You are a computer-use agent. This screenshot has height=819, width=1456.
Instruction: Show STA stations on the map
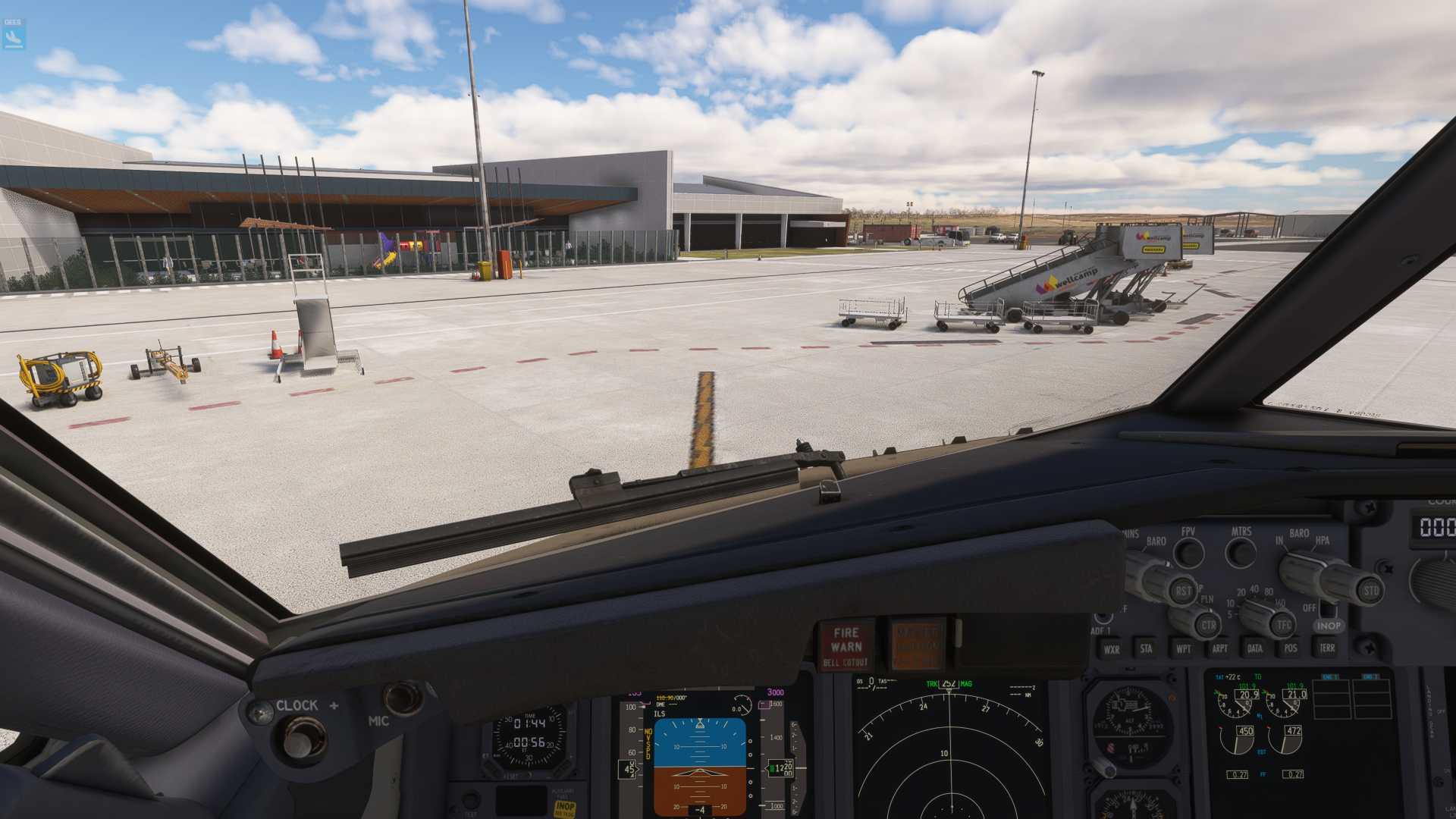[x=1146, y=648]
